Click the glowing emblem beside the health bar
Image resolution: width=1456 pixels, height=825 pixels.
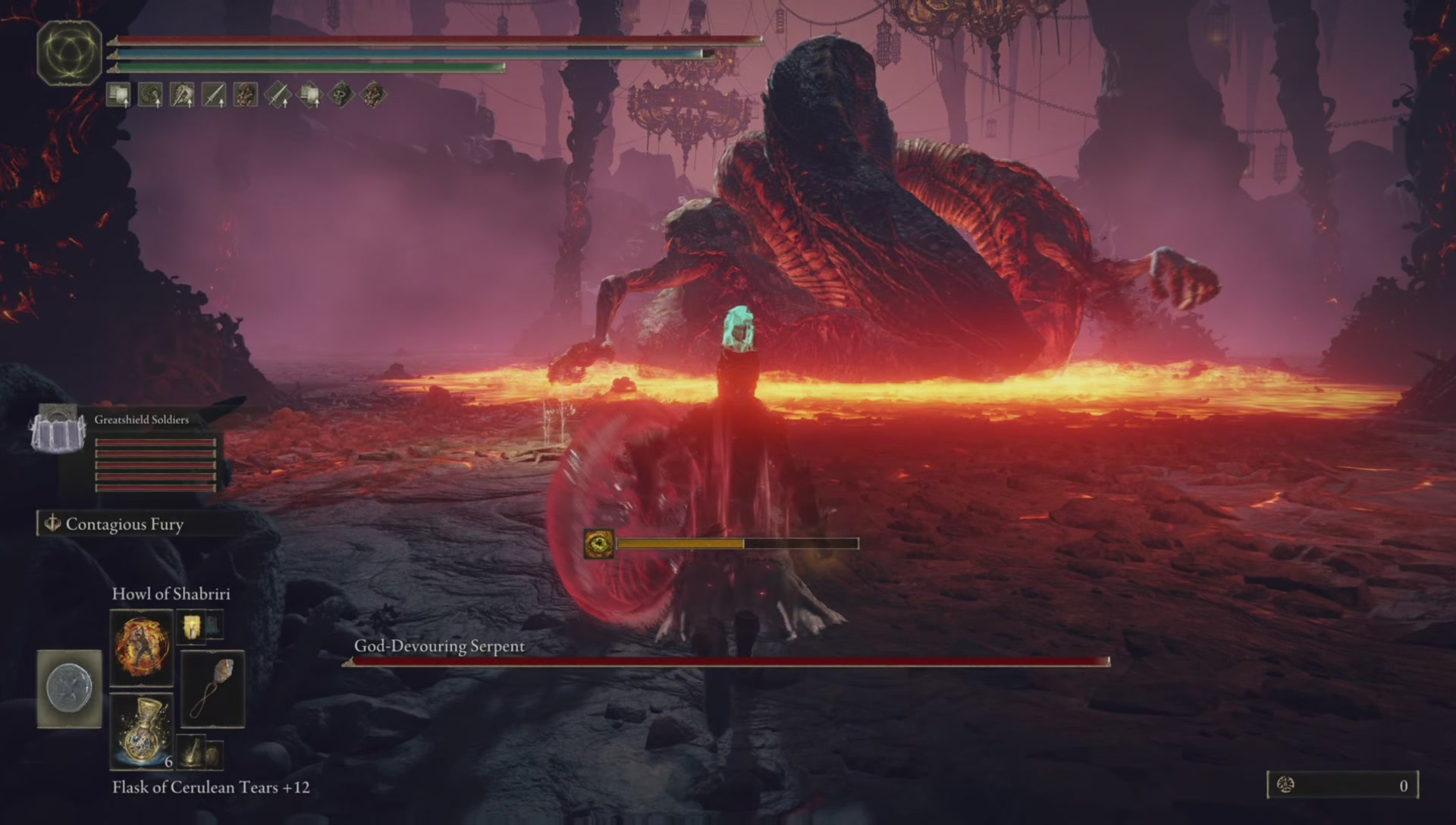point(69,52)
